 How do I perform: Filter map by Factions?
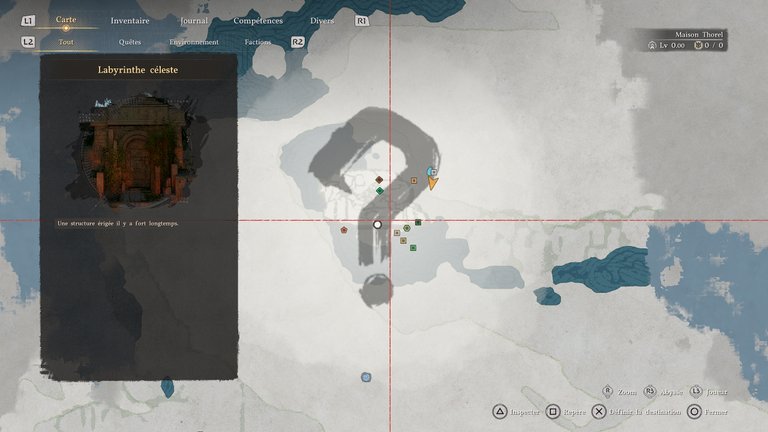pyautogui.click(x=258, y=42)
